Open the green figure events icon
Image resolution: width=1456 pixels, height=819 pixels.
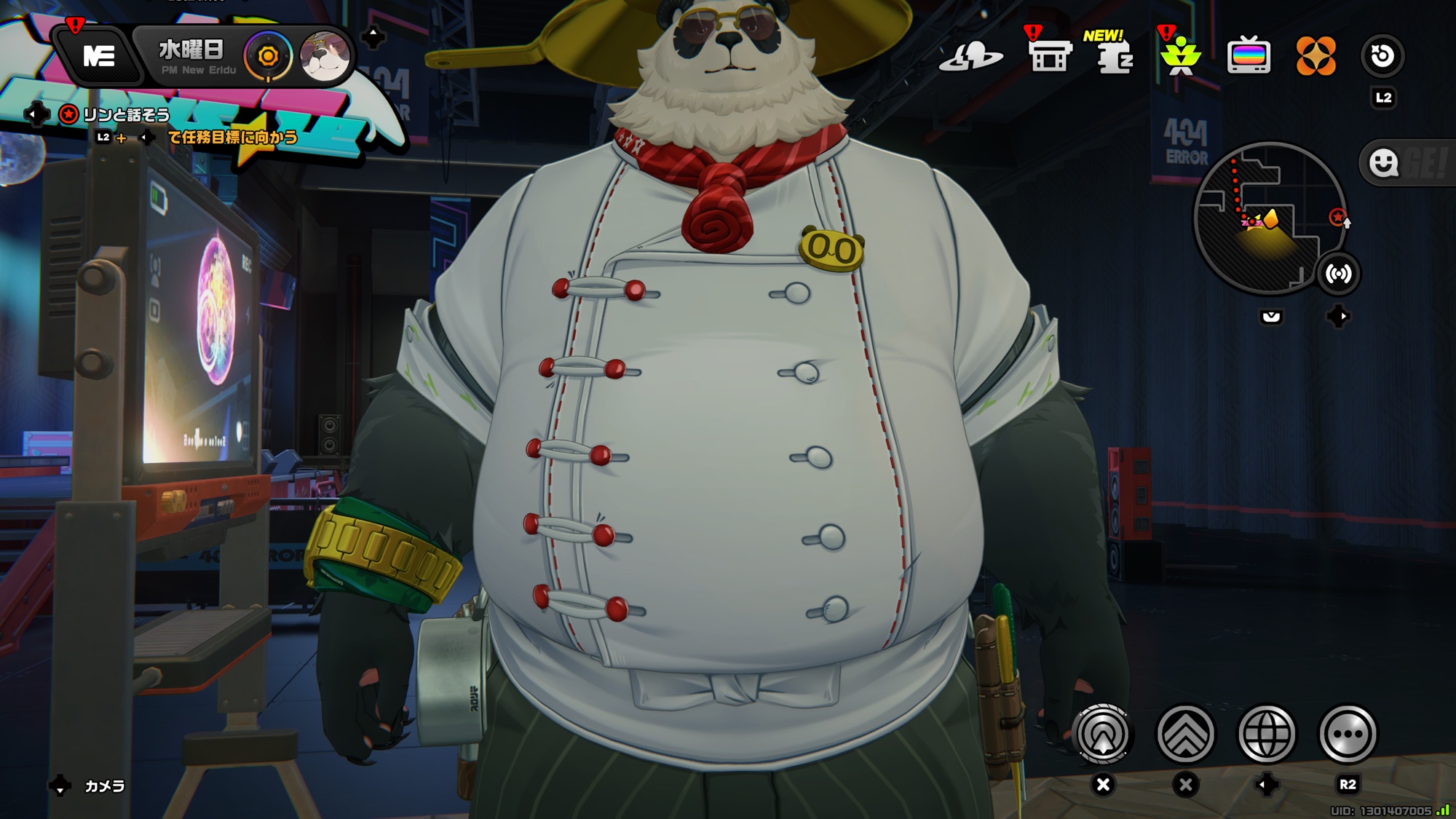tap(1180, 56)
